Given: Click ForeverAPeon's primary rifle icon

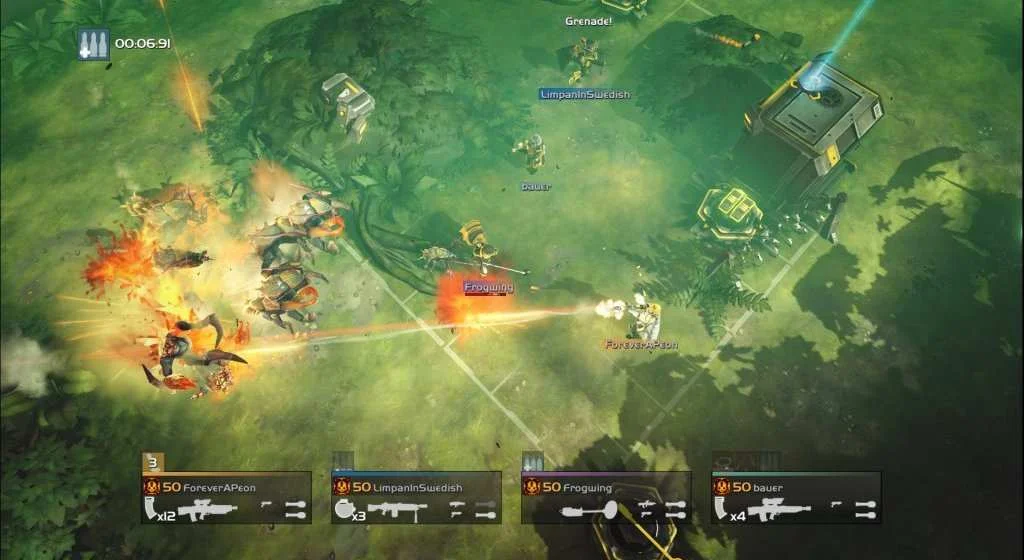Looking at the screenshot, I should click(x=209, y=510).
